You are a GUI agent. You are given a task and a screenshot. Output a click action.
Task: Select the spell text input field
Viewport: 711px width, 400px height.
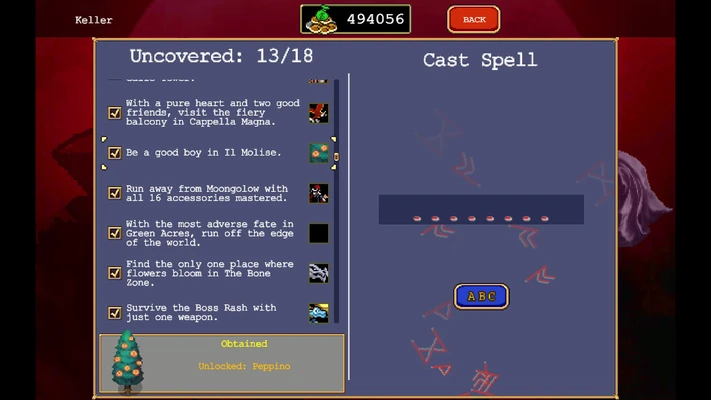tap(481, 210)
